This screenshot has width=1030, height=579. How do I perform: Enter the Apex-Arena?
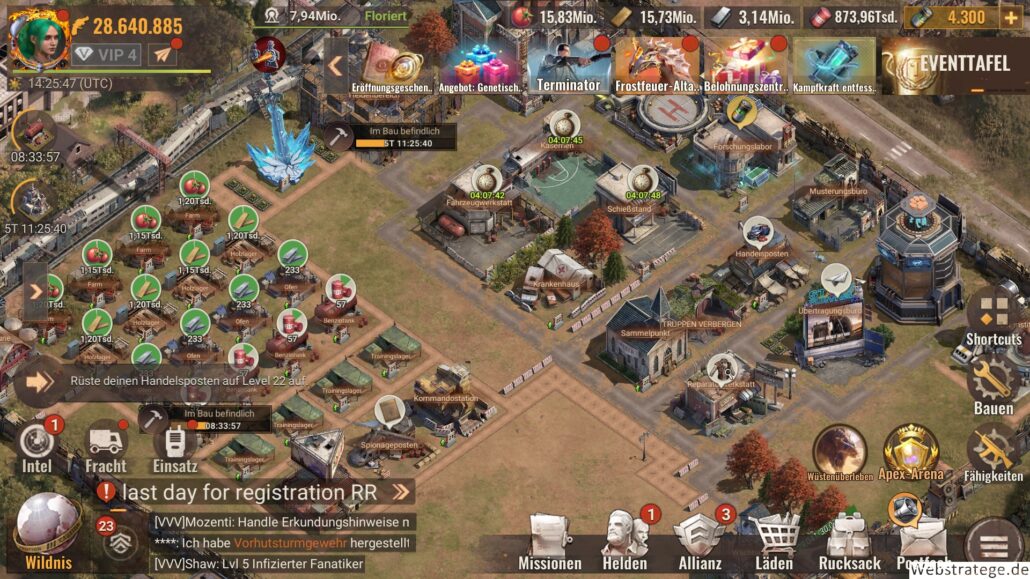click(x=911, y=452)
